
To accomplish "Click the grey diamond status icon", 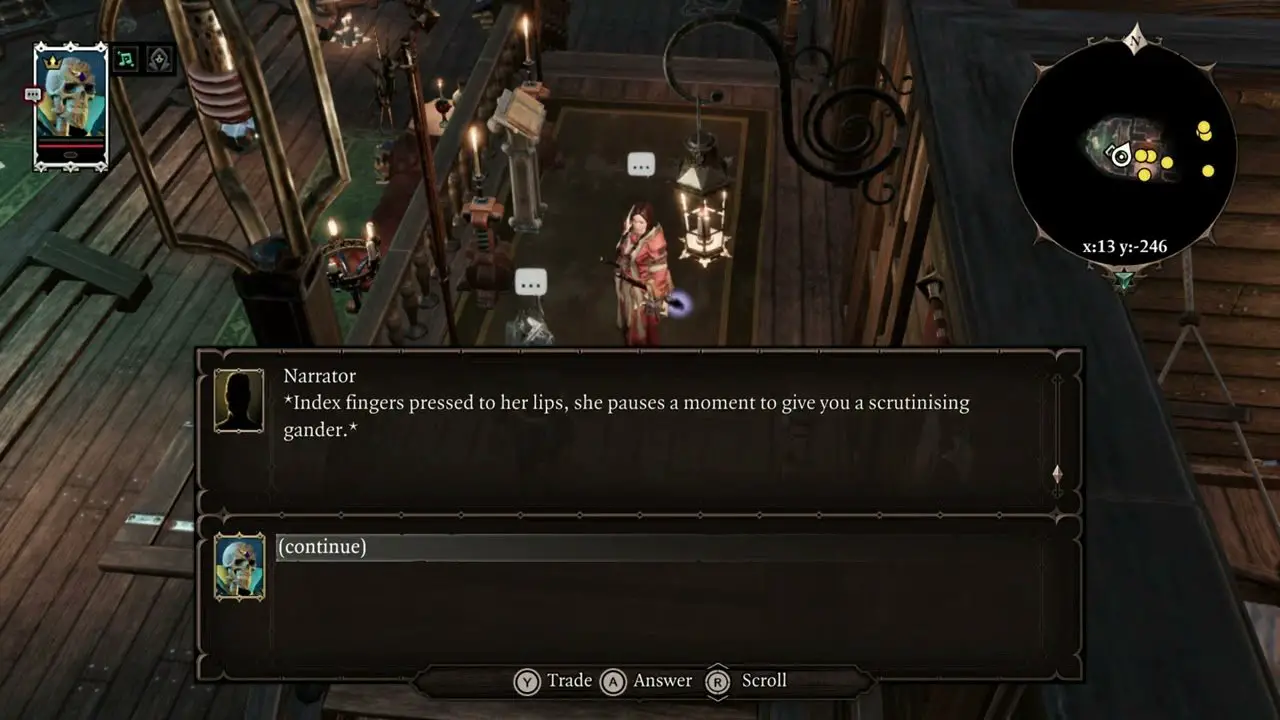I will click(160, 60).
